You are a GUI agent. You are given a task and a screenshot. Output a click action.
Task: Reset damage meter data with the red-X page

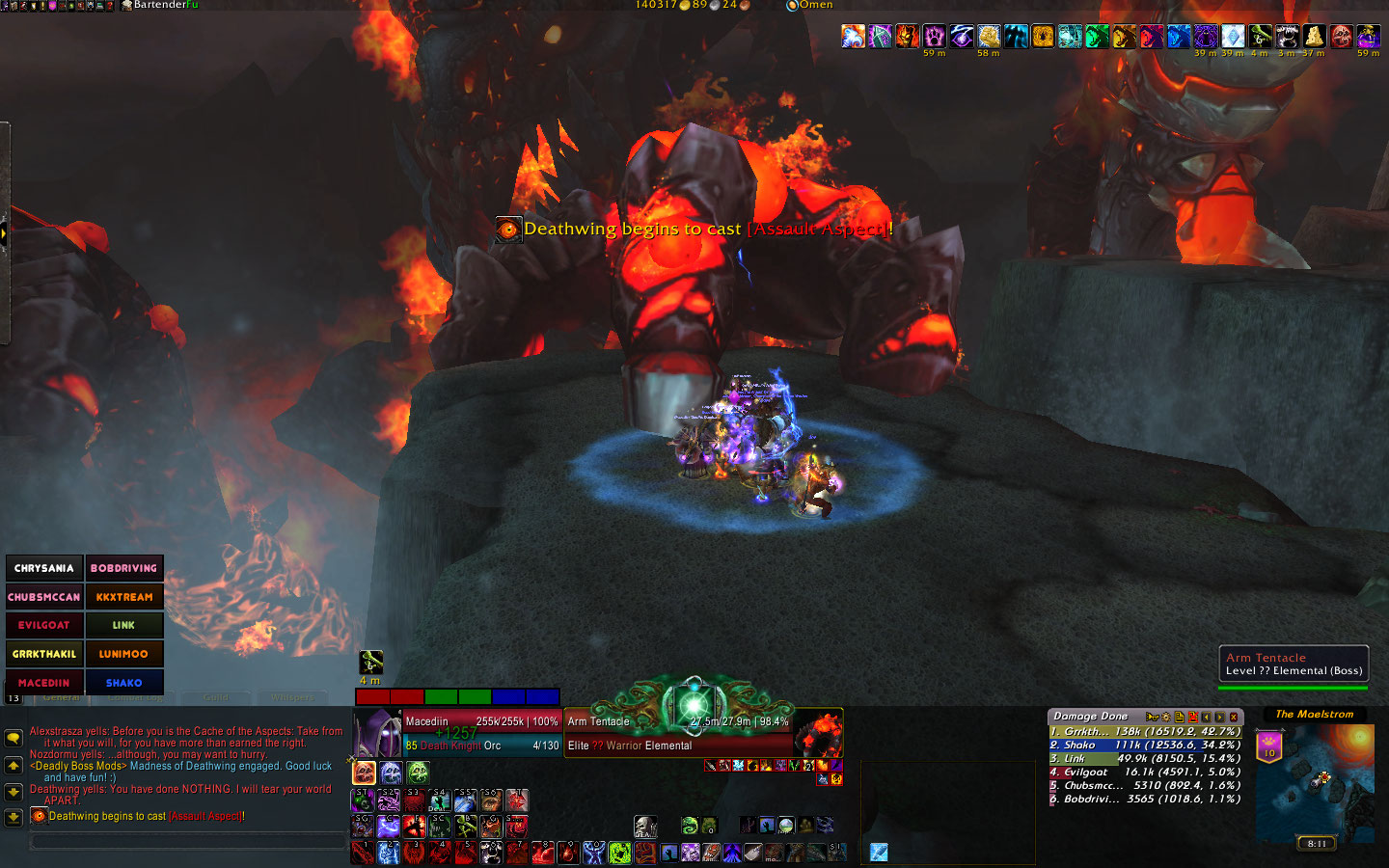[x=1192, y=717]
